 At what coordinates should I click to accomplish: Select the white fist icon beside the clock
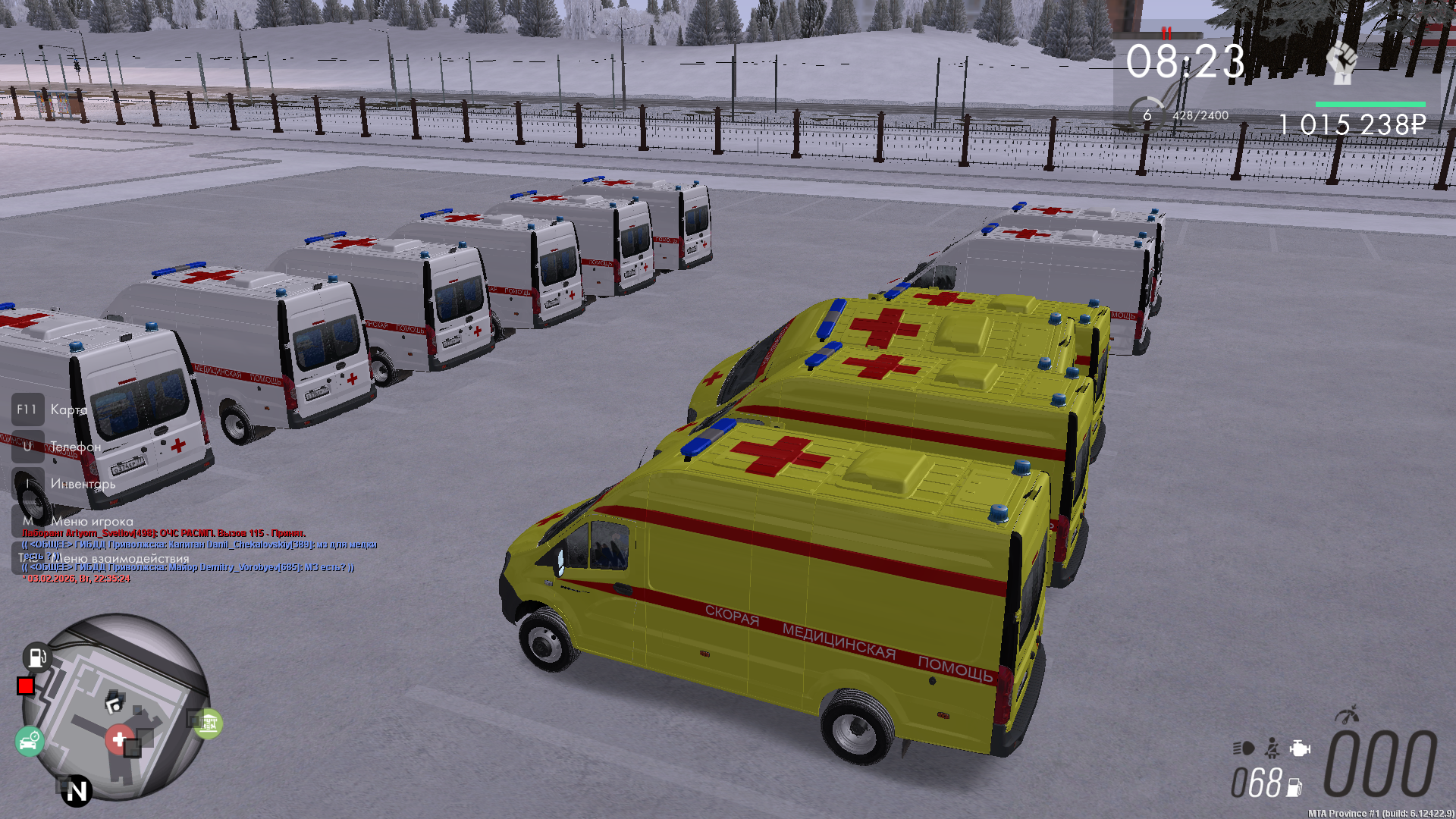point(1341,62)
